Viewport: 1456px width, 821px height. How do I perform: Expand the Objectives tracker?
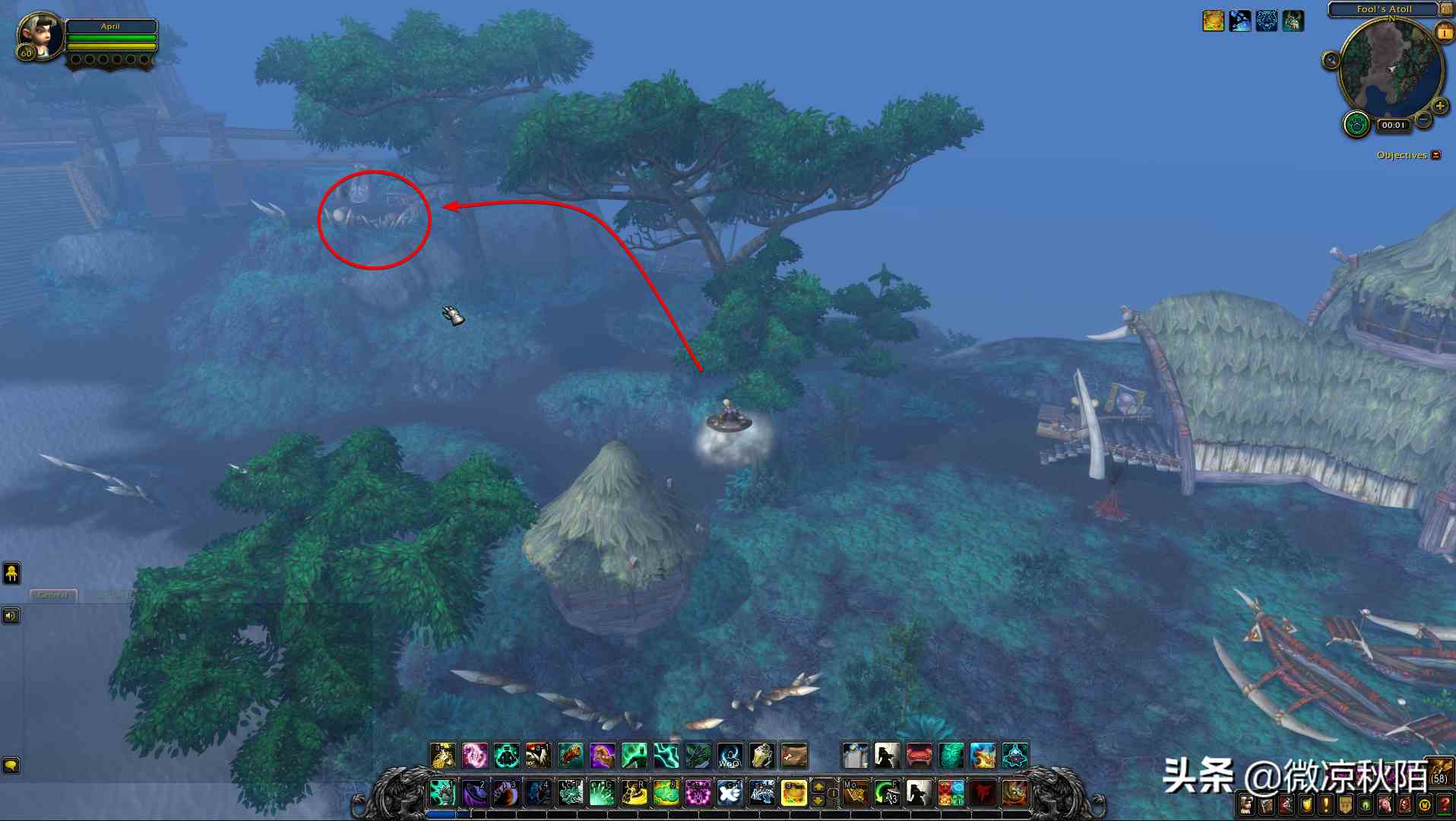pos(1435,154)
